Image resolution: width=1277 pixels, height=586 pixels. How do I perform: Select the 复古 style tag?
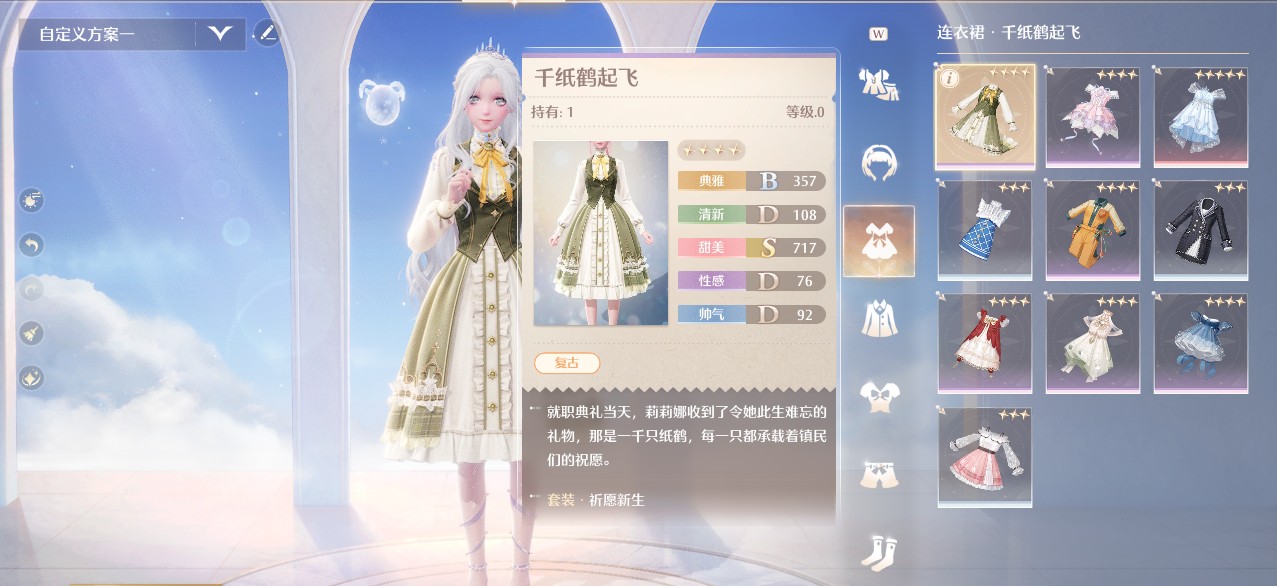567,363
